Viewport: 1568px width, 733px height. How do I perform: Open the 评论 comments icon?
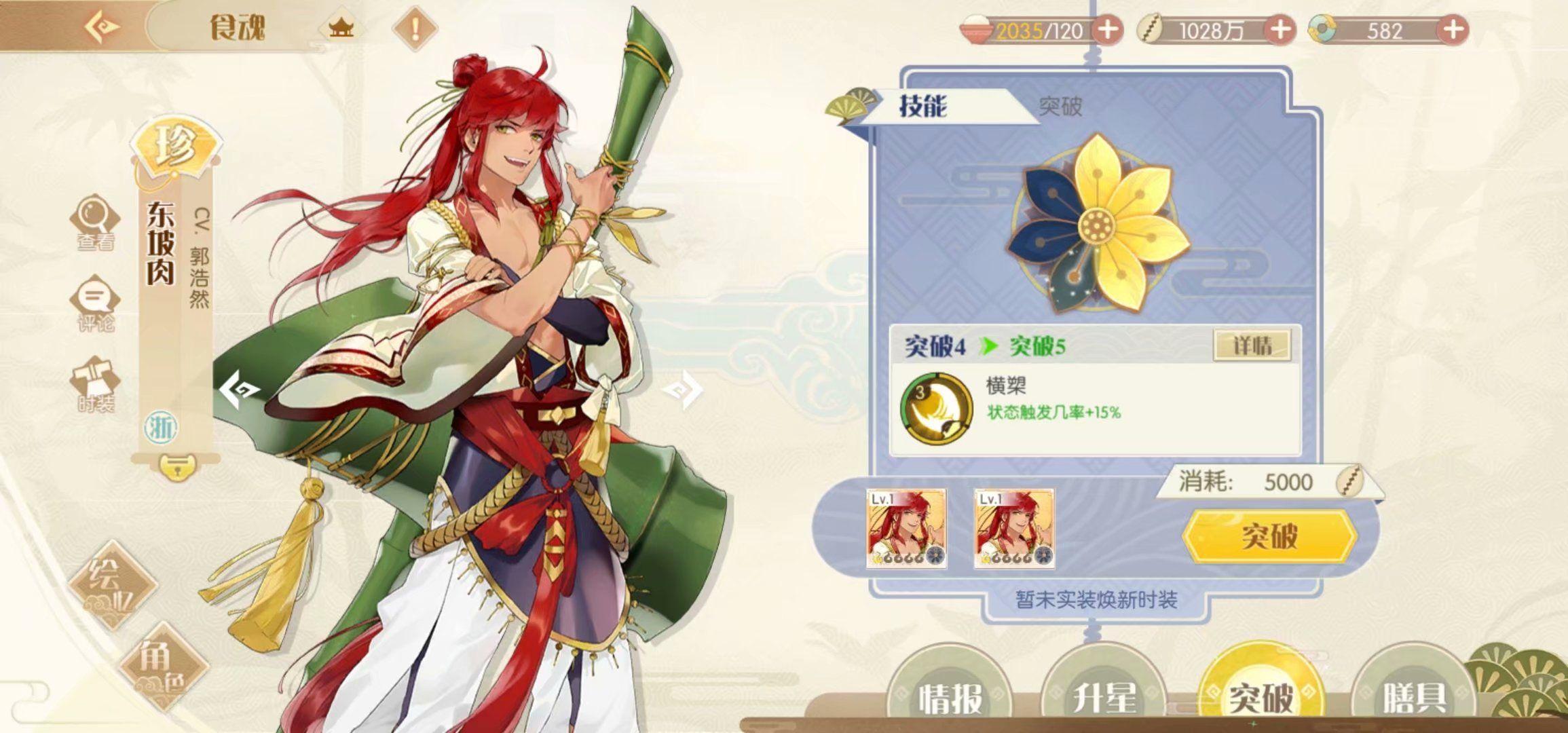(95, 303)
